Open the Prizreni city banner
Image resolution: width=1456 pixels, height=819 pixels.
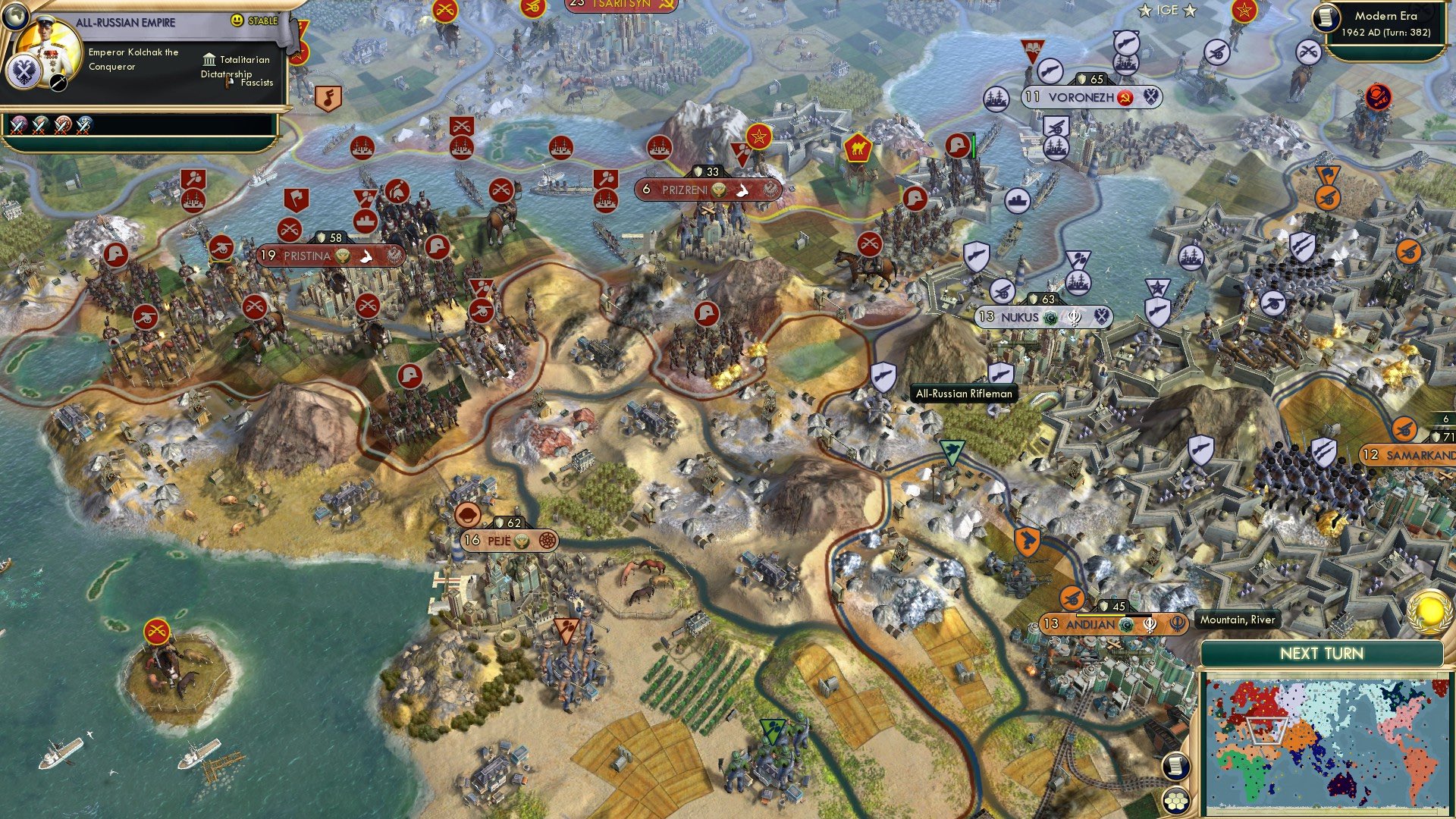pos(708,190)
